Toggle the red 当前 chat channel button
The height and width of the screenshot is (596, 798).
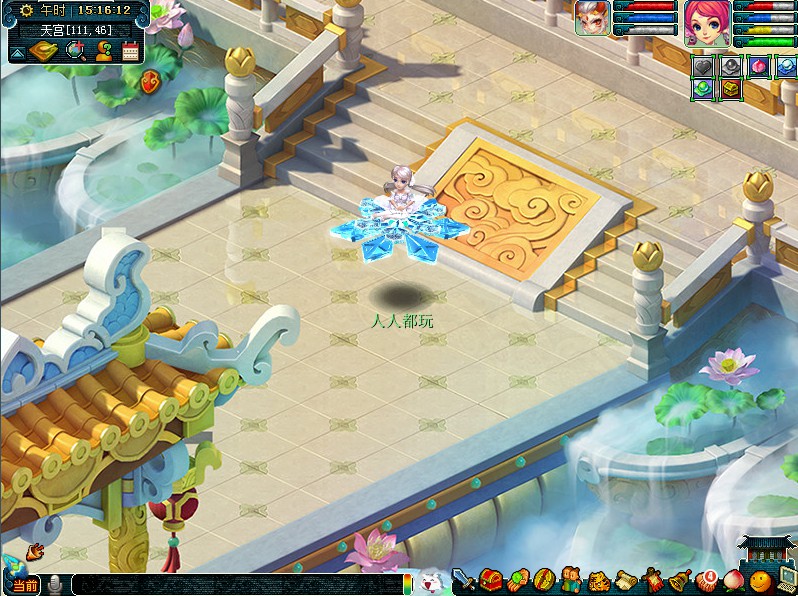[x=25, y=585]
